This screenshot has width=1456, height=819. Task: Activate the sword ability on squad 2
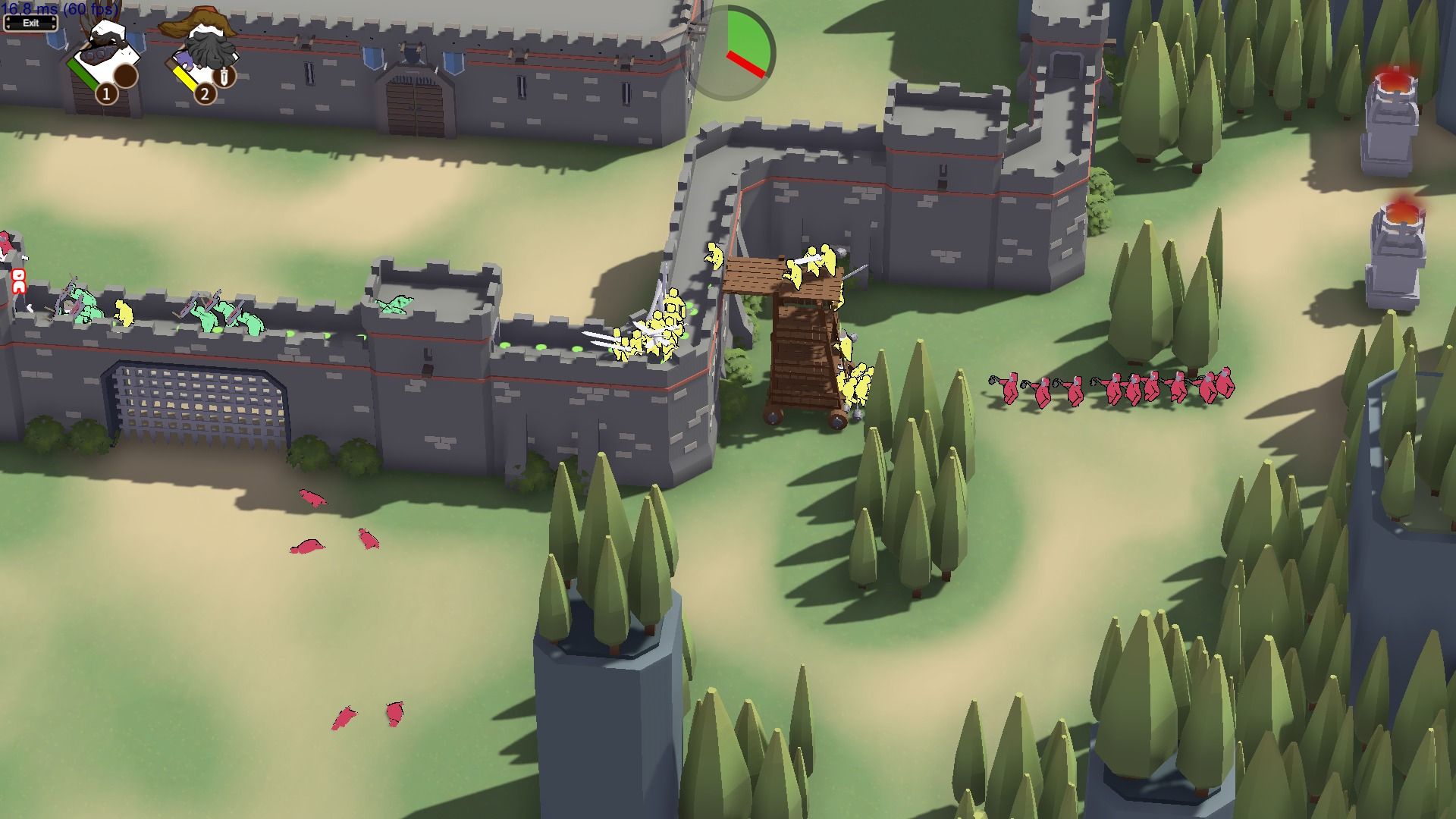224,76
